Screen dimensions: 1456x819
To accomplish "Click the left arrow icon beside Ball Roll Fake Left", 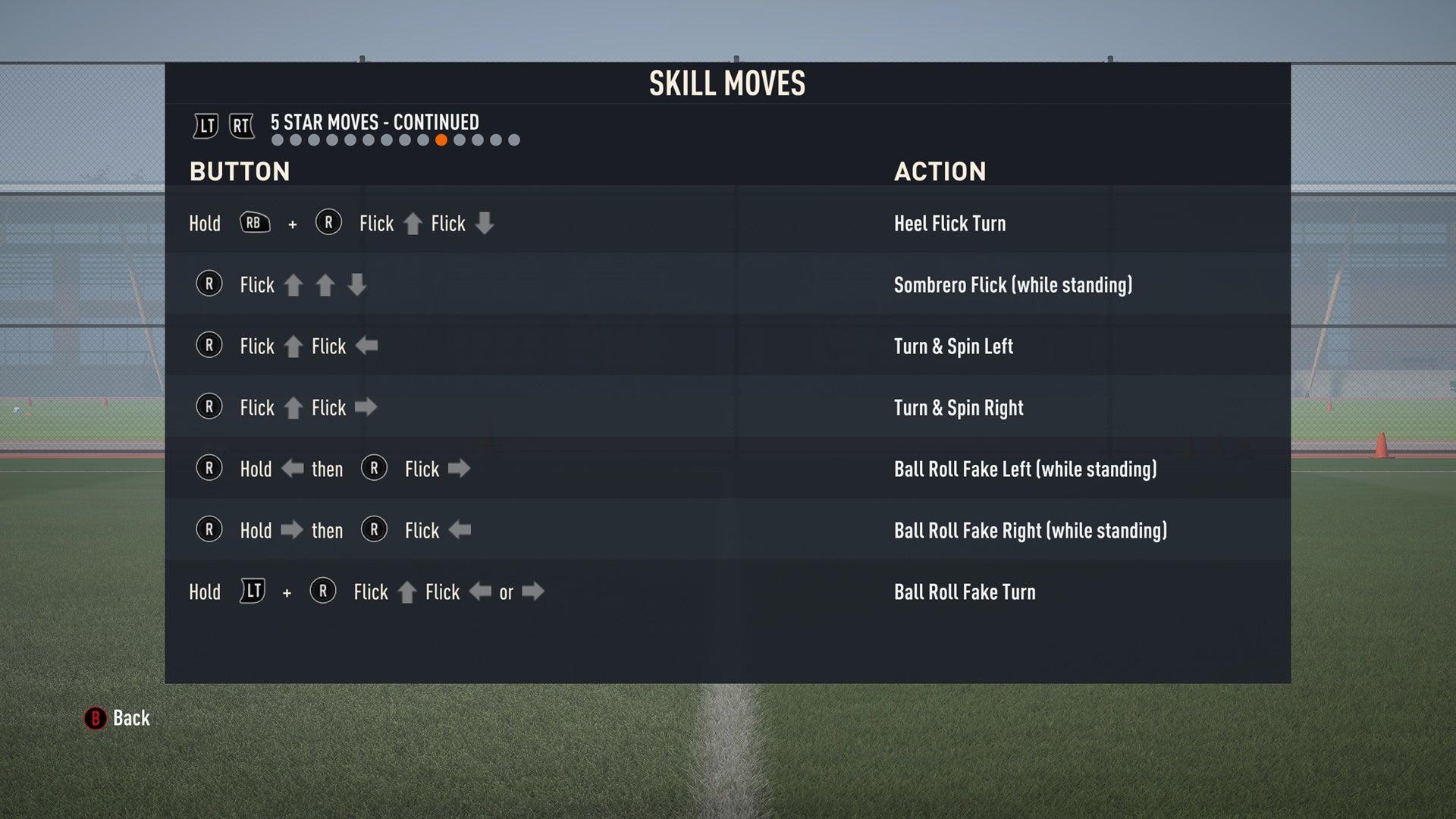I will [292, 469].
